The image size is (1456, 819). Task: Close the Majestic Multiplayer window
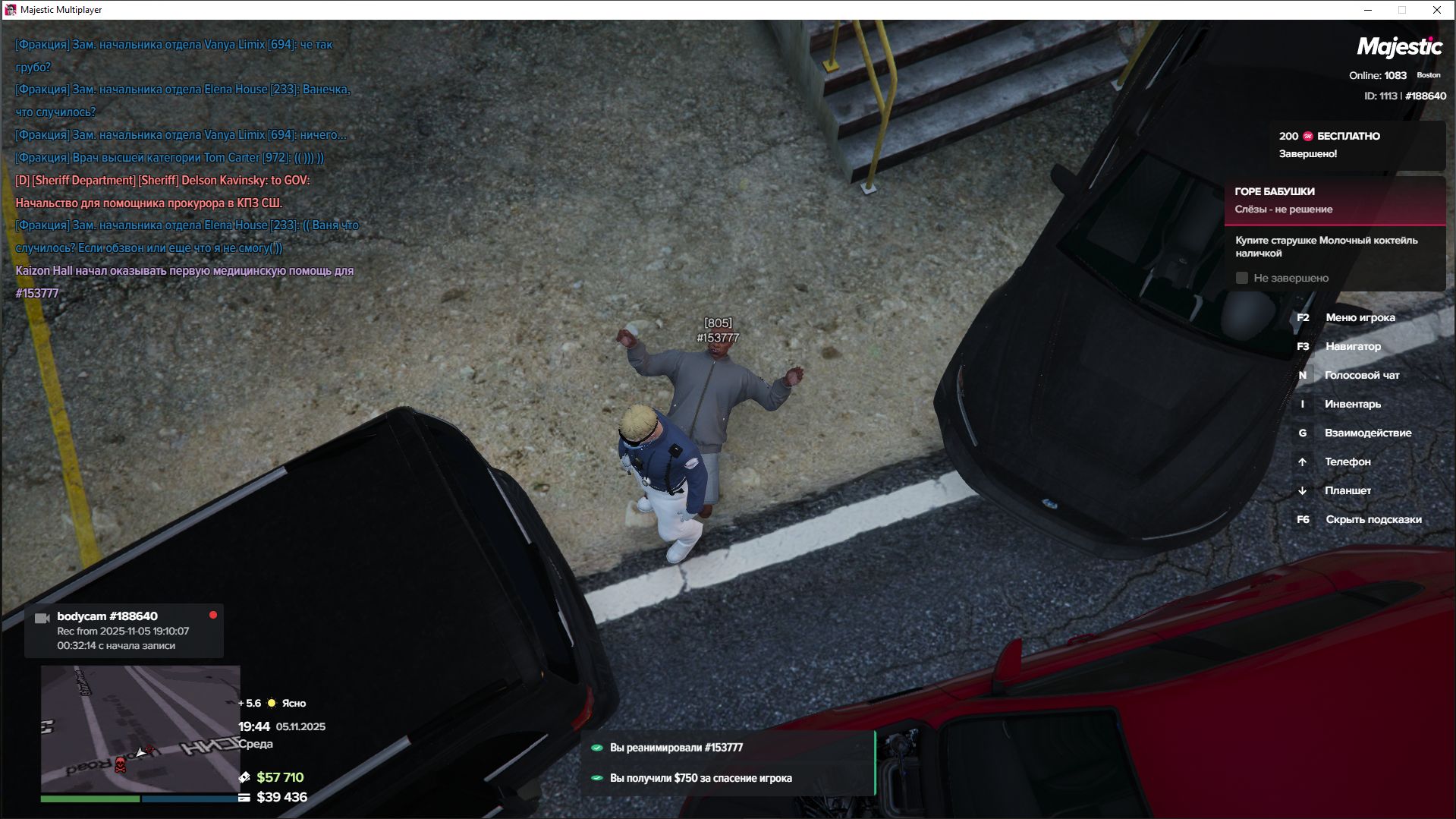(1436, 10)
